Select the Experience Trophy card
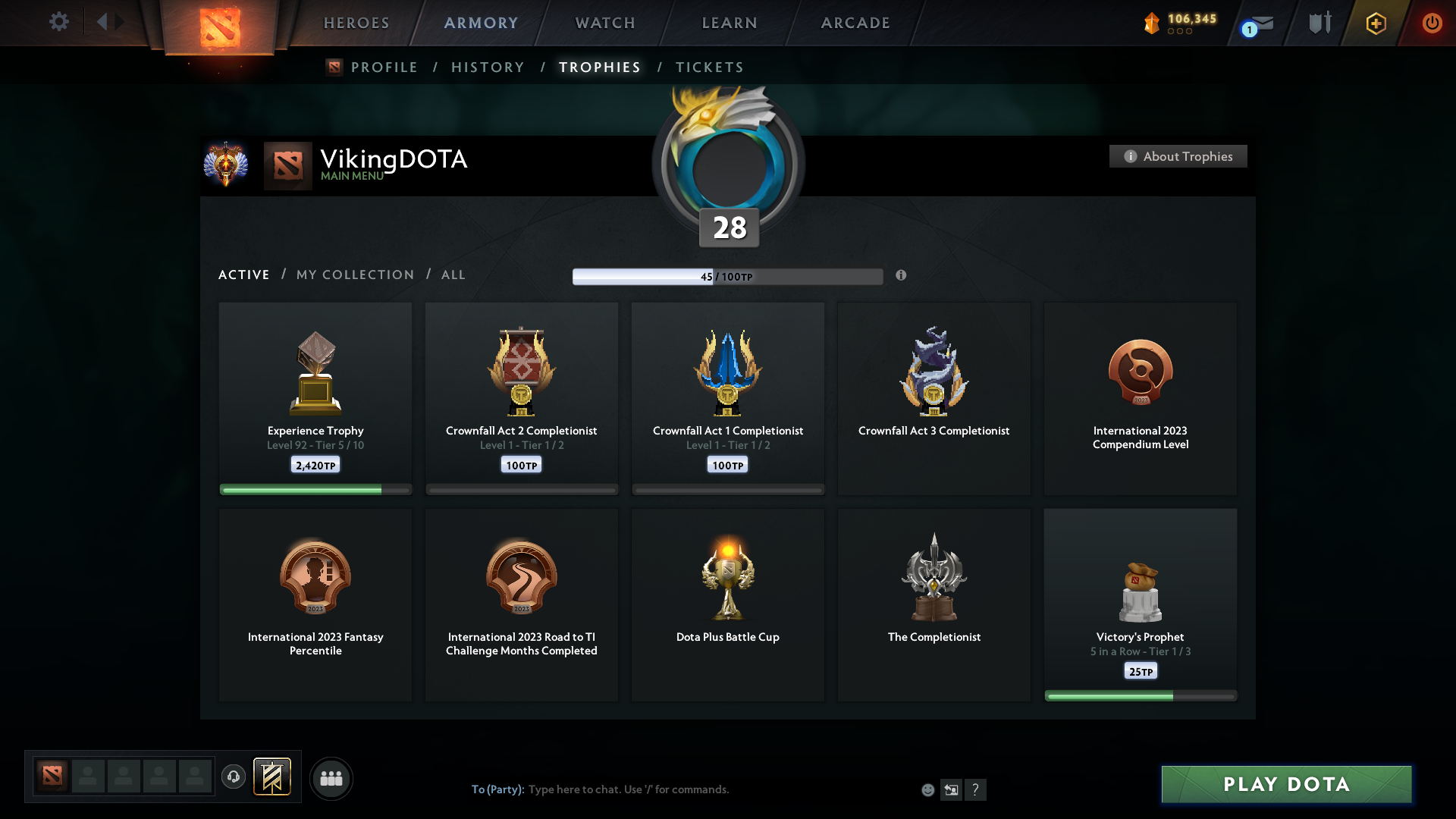This screenshot has height=819, width=1456. [x=315, y=397]
